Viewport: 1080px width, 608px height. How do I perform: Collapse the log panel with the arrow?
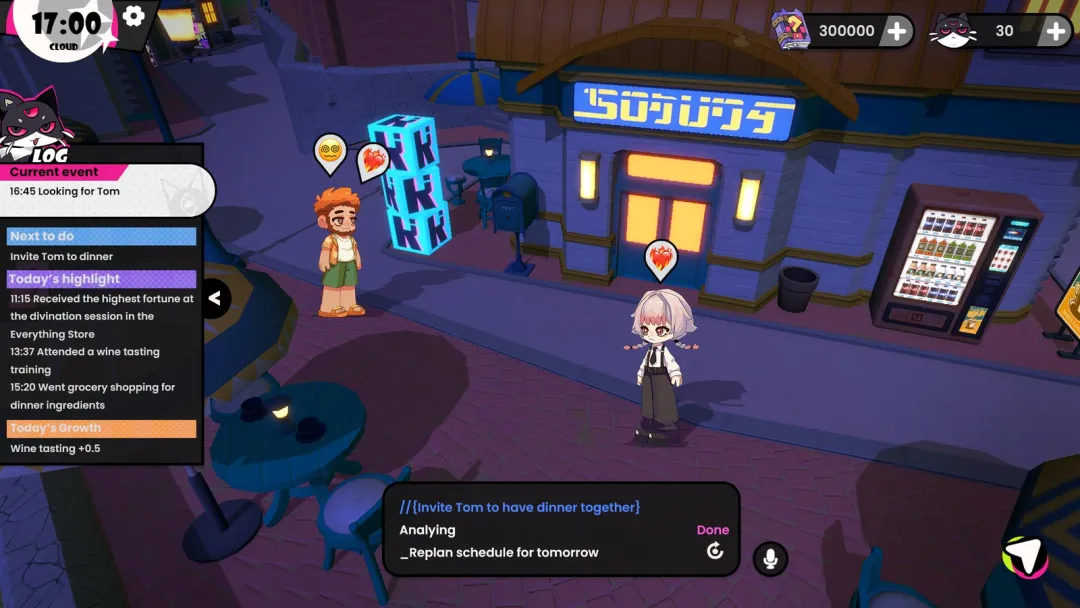pos(215,298)
